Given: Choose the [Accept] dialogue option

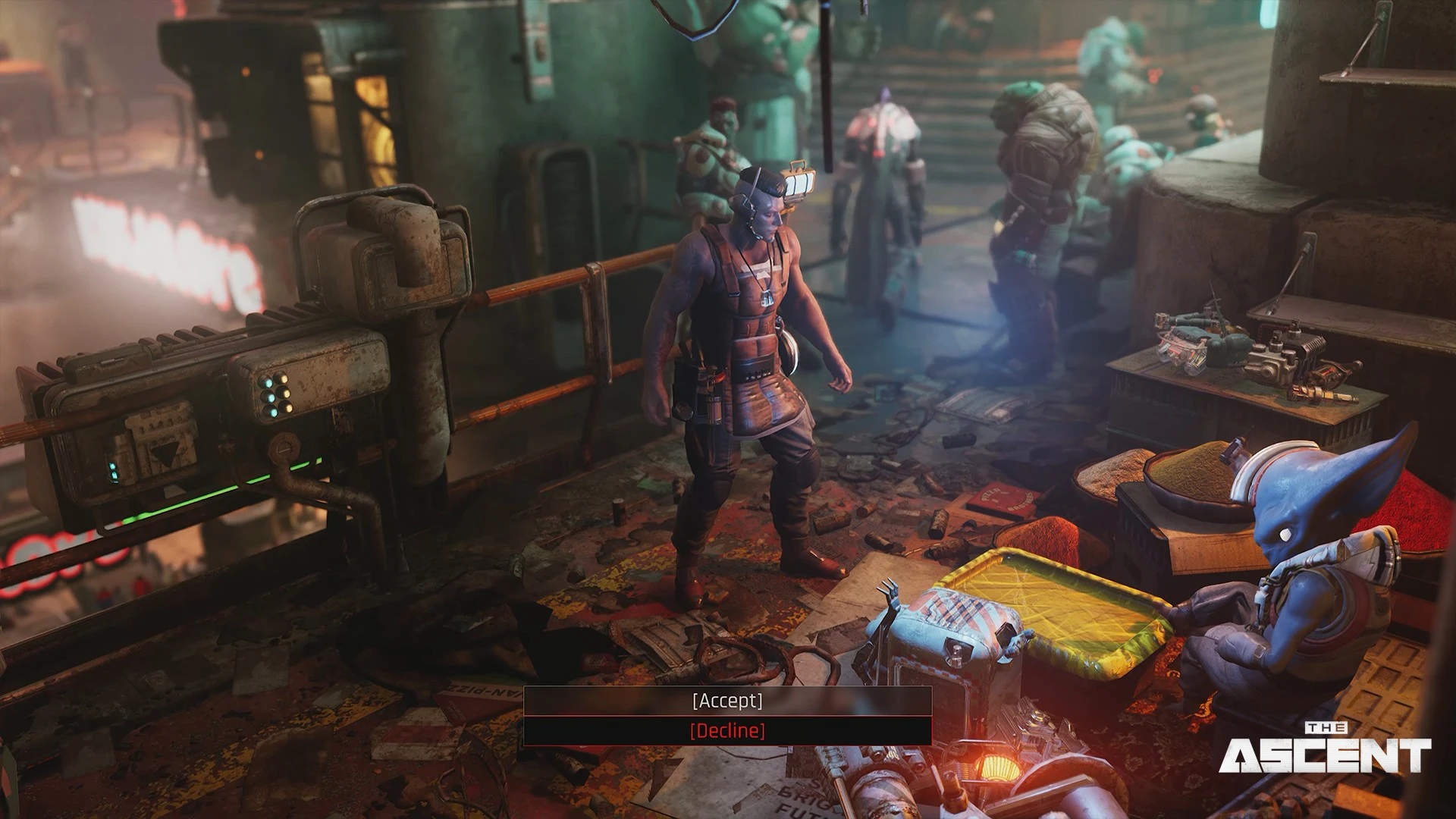Looking at the screenshot, I should point(727,701).
